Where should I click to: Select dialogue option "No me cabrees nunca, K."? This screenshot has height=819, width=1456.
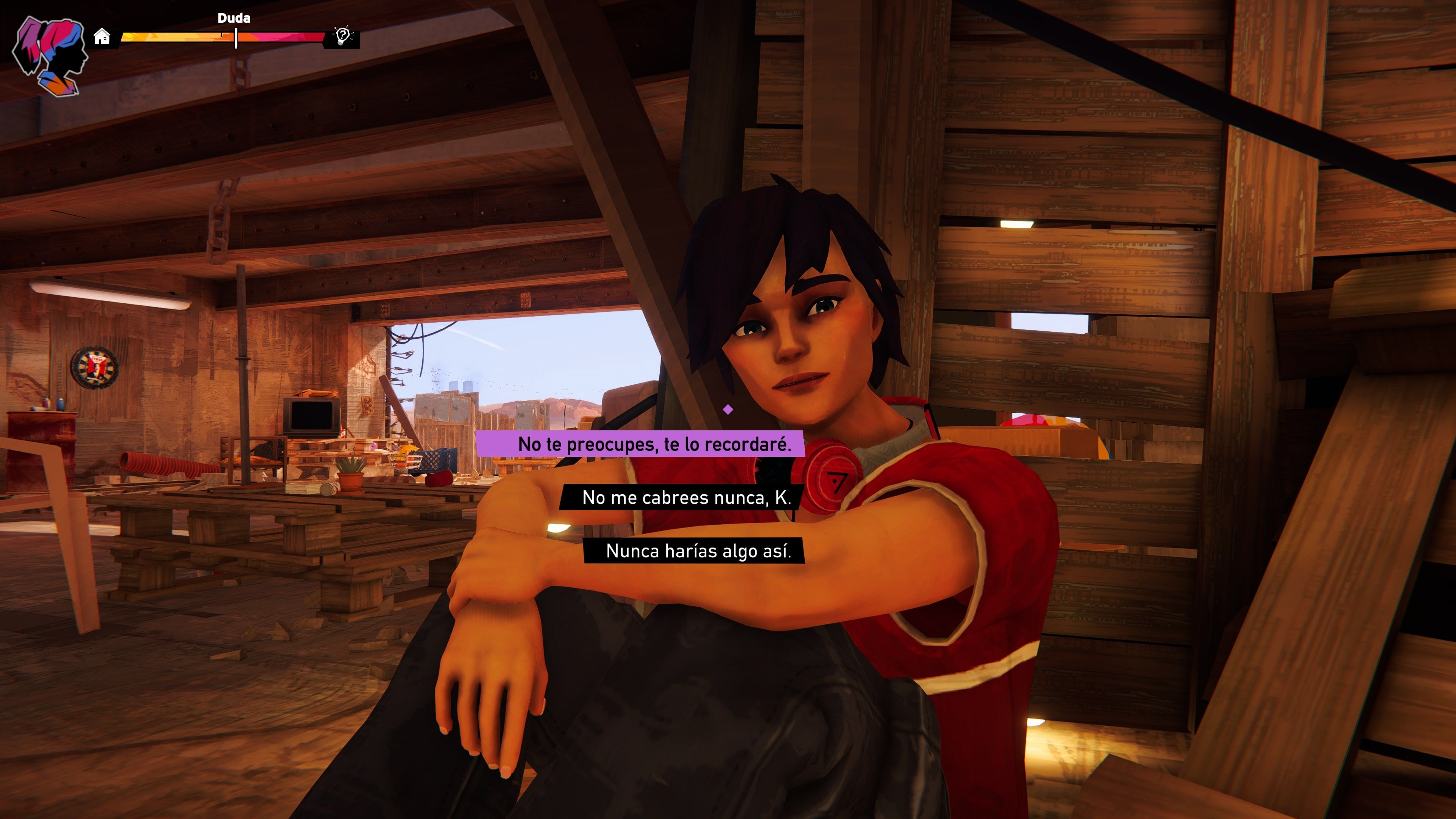[x=686, y=497]
